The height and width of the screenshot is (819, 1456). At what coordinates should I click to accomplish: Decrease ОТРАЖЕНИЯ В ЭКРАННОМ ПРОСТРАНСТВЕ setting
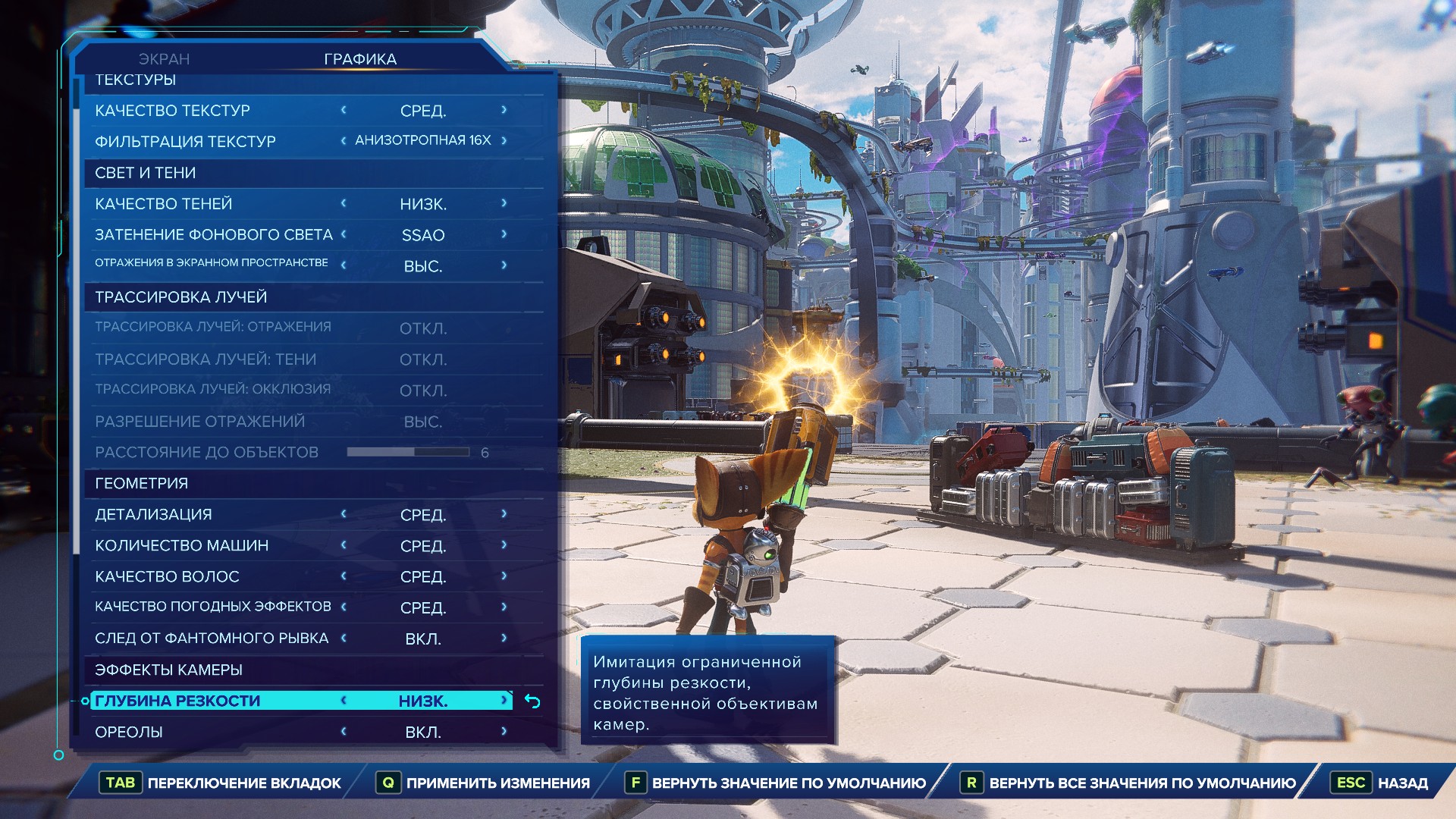point(344,265)
